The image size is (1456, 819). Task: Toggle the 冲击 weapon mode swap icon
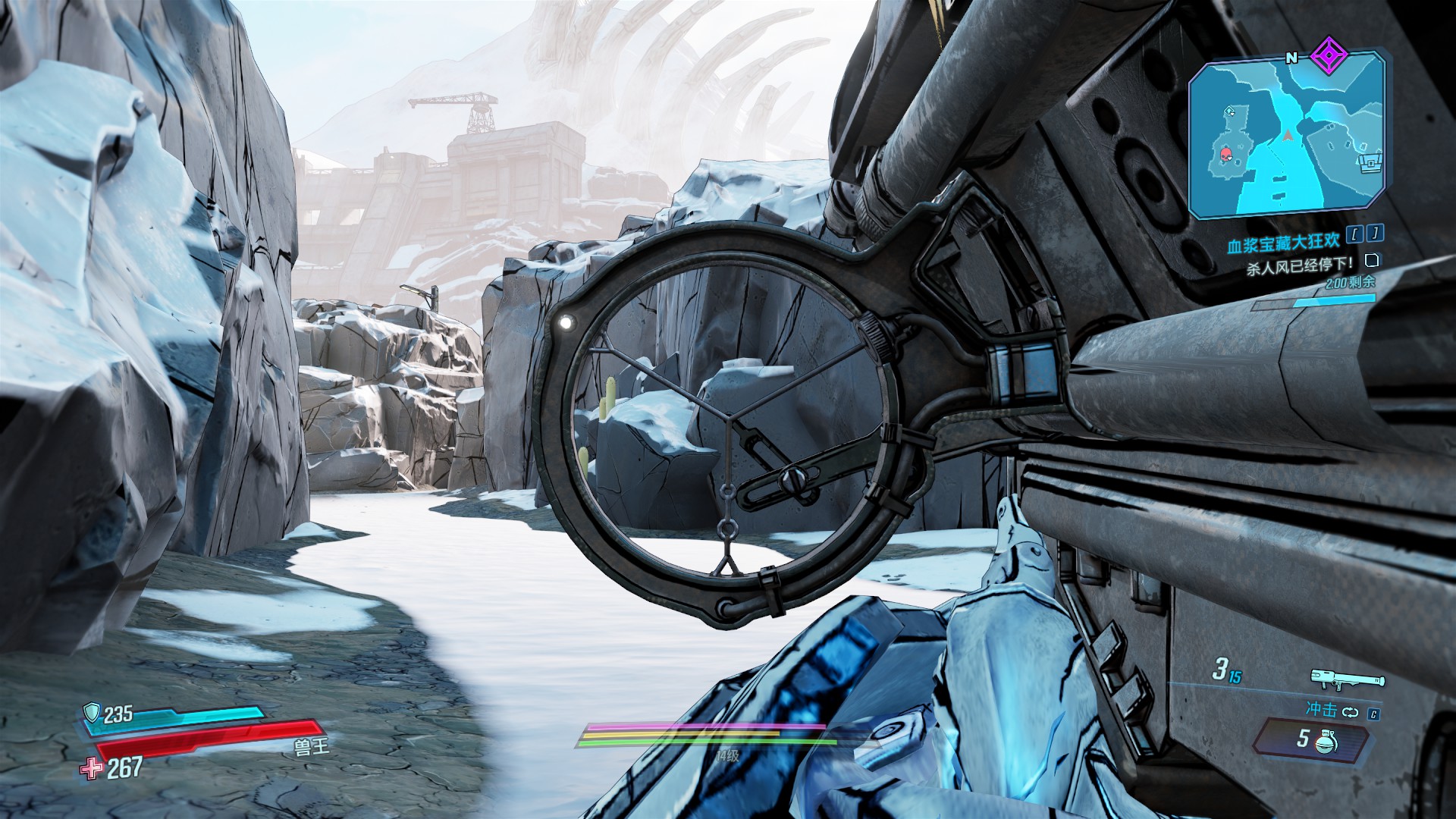(1351, 713)
